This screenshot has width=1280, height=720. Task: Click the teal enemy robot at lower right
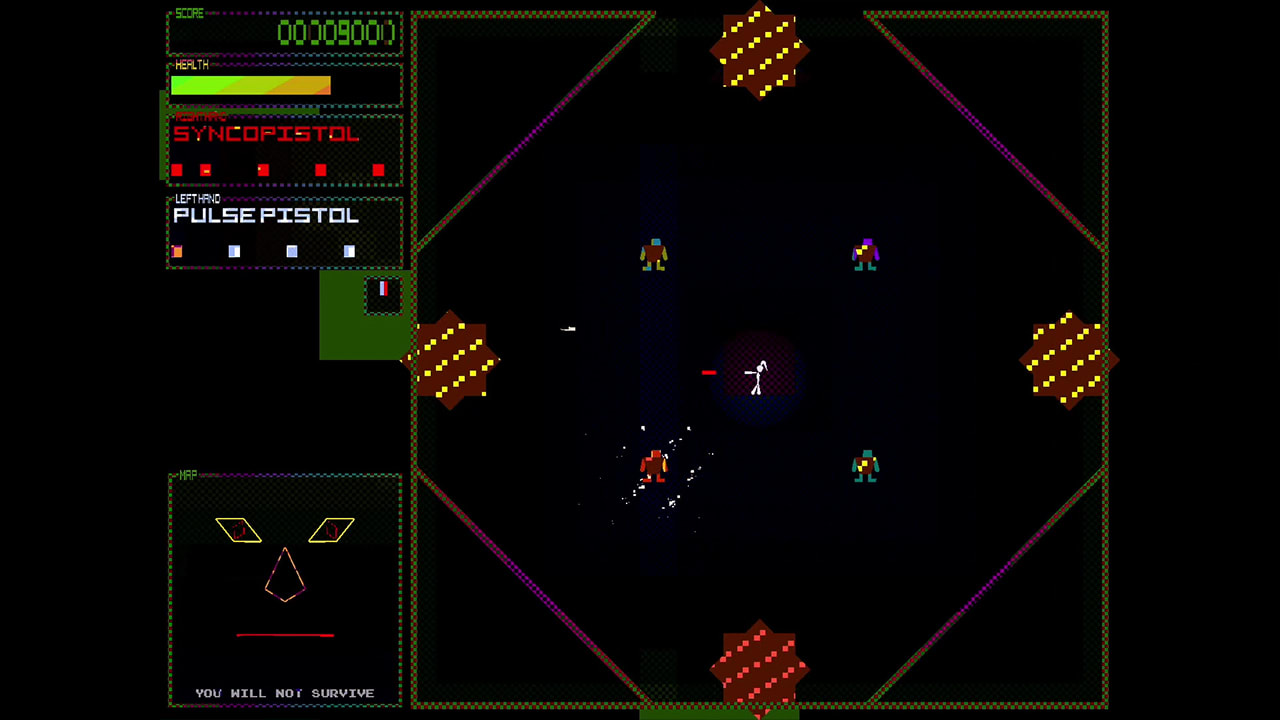(x=866, y=468)
